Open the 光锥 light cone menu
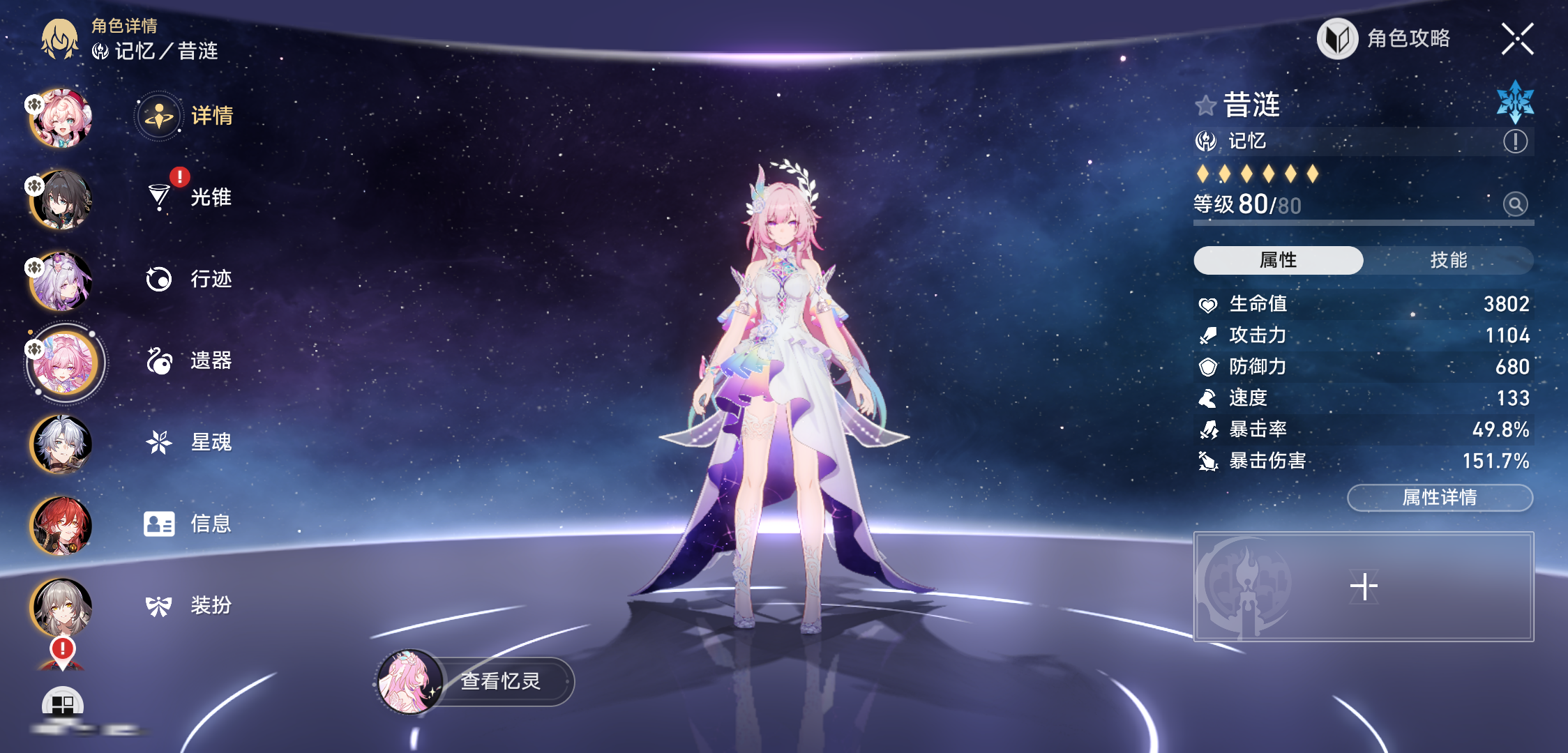This screenshot has height=753, width=1568. (190, 197)
